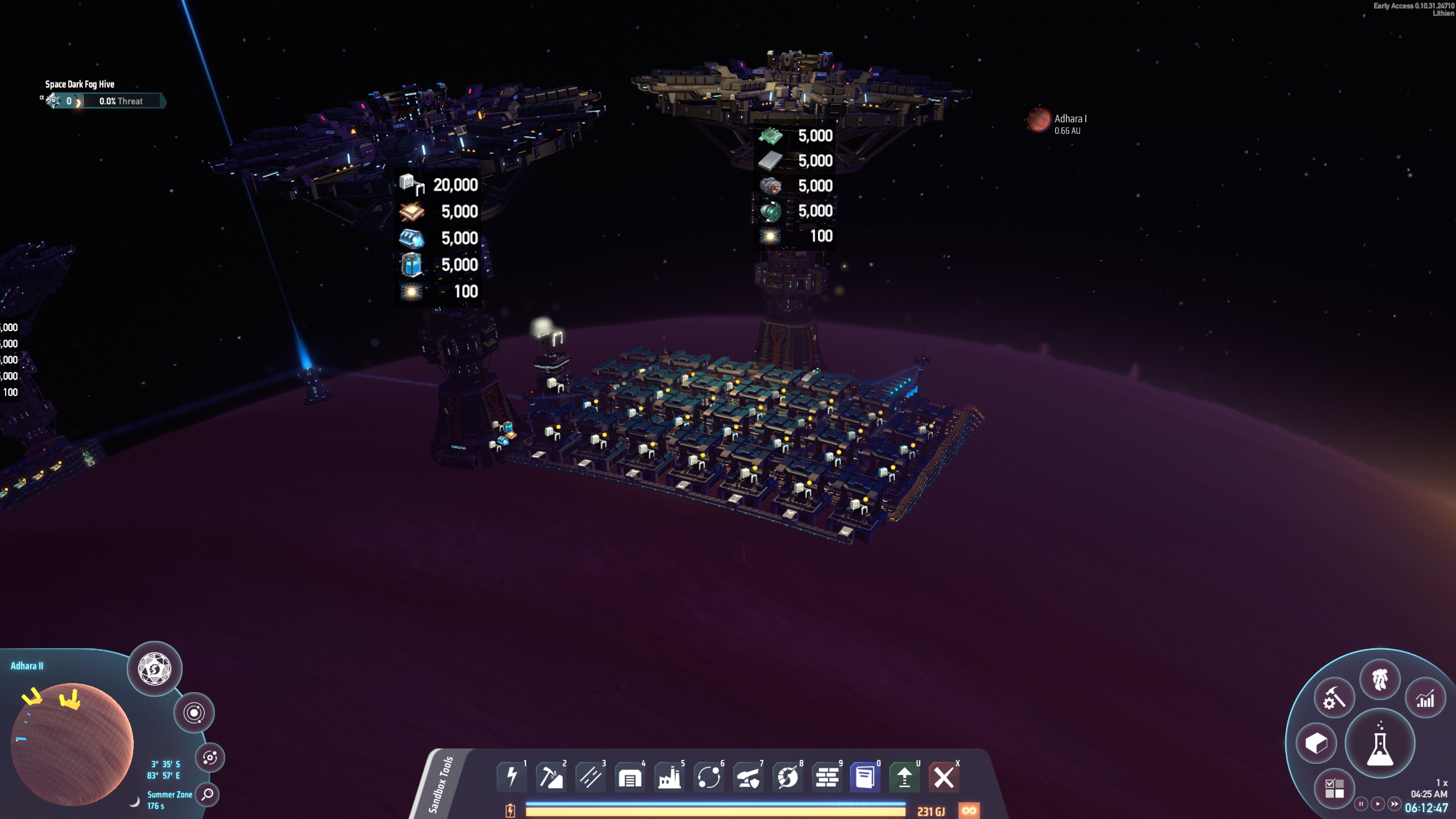Viewport: 1456px width, 819px height.
Task: Click the minimap magnifier zoom icon
Action: coord(208,795)
